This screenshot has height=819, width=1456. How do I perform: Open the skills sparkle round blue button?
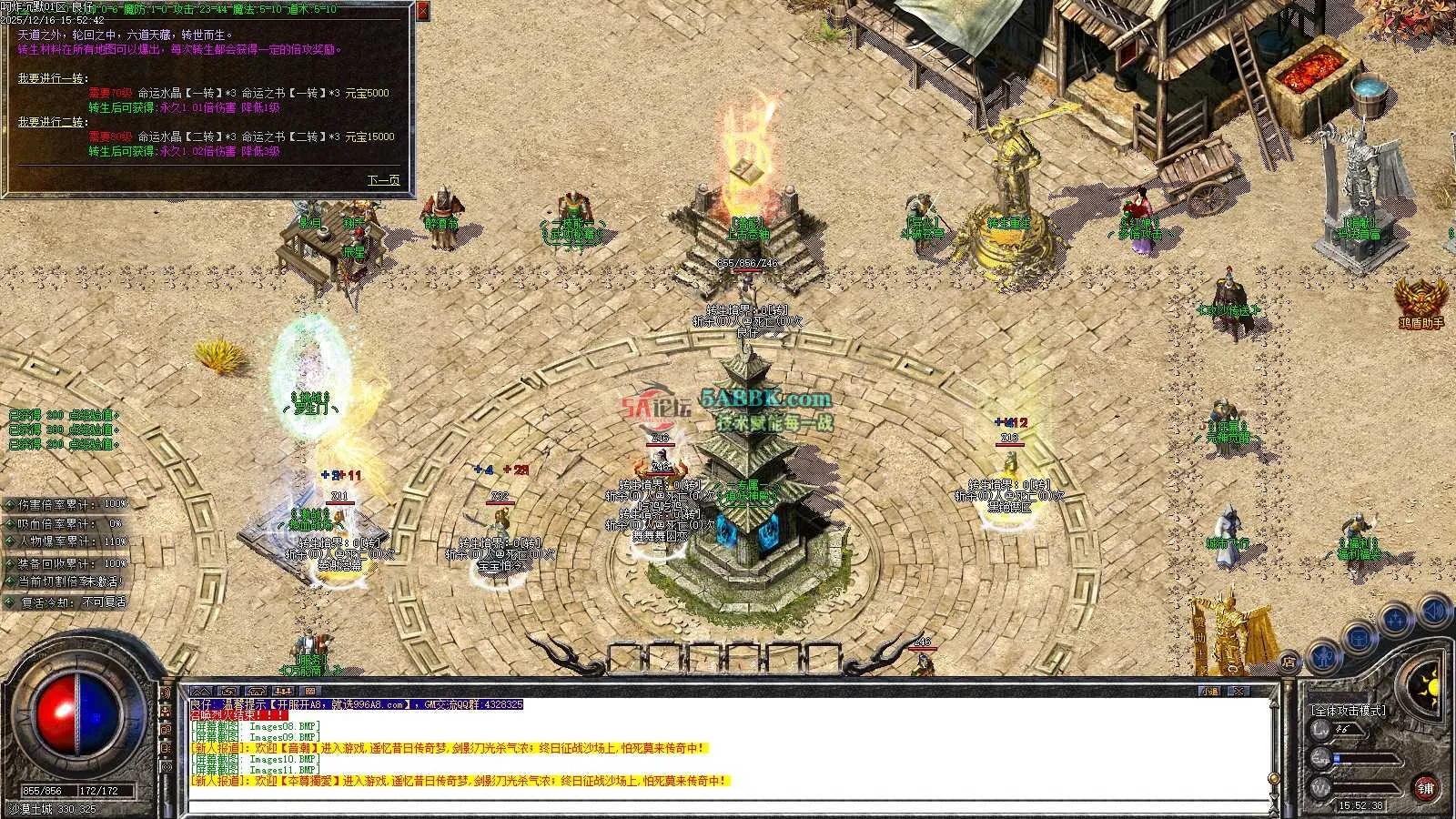coord(1395,621)
